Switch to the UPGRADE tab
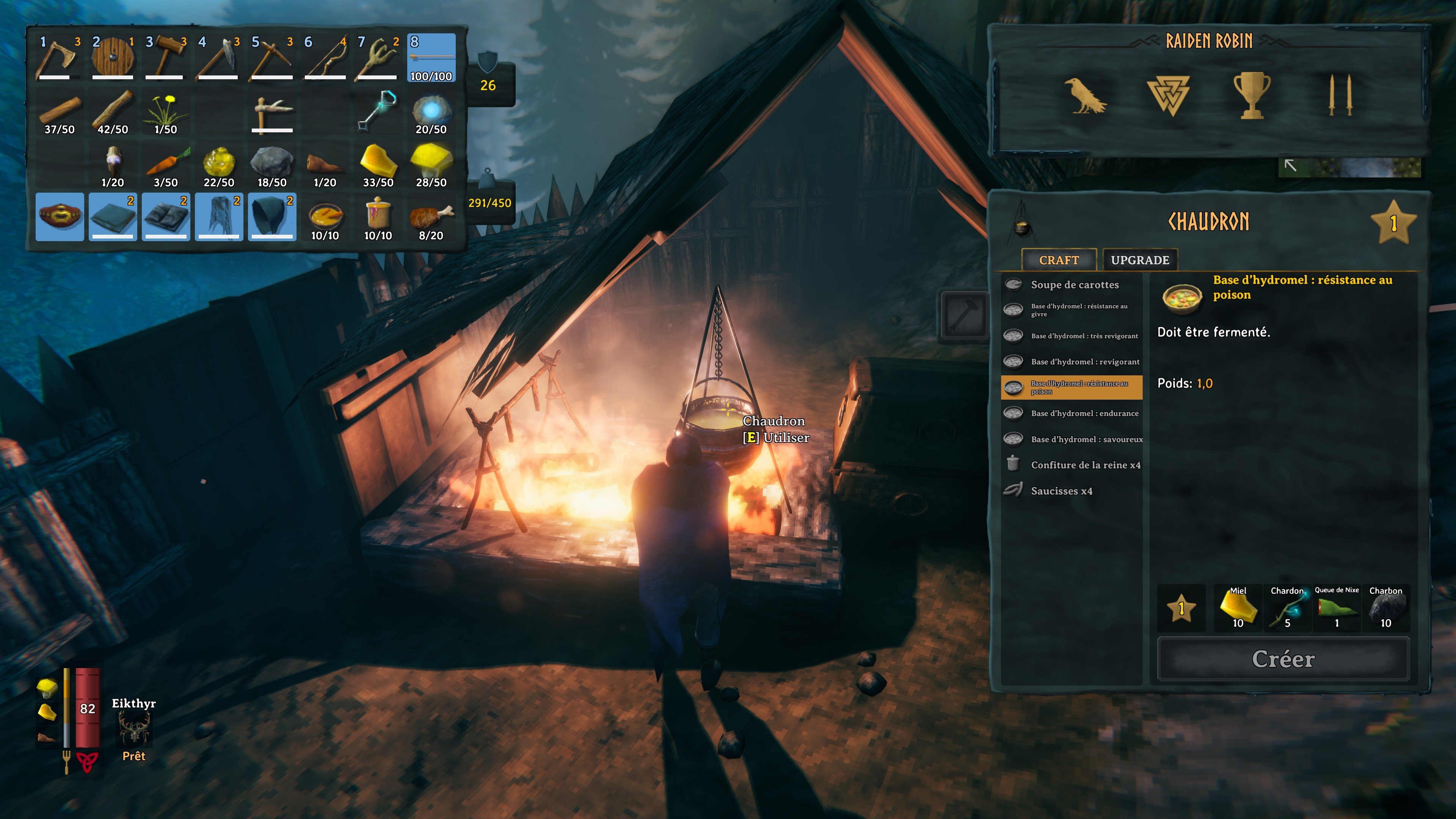The width and height of the screenshot is (1456, 819). (x=1139, y=260)
